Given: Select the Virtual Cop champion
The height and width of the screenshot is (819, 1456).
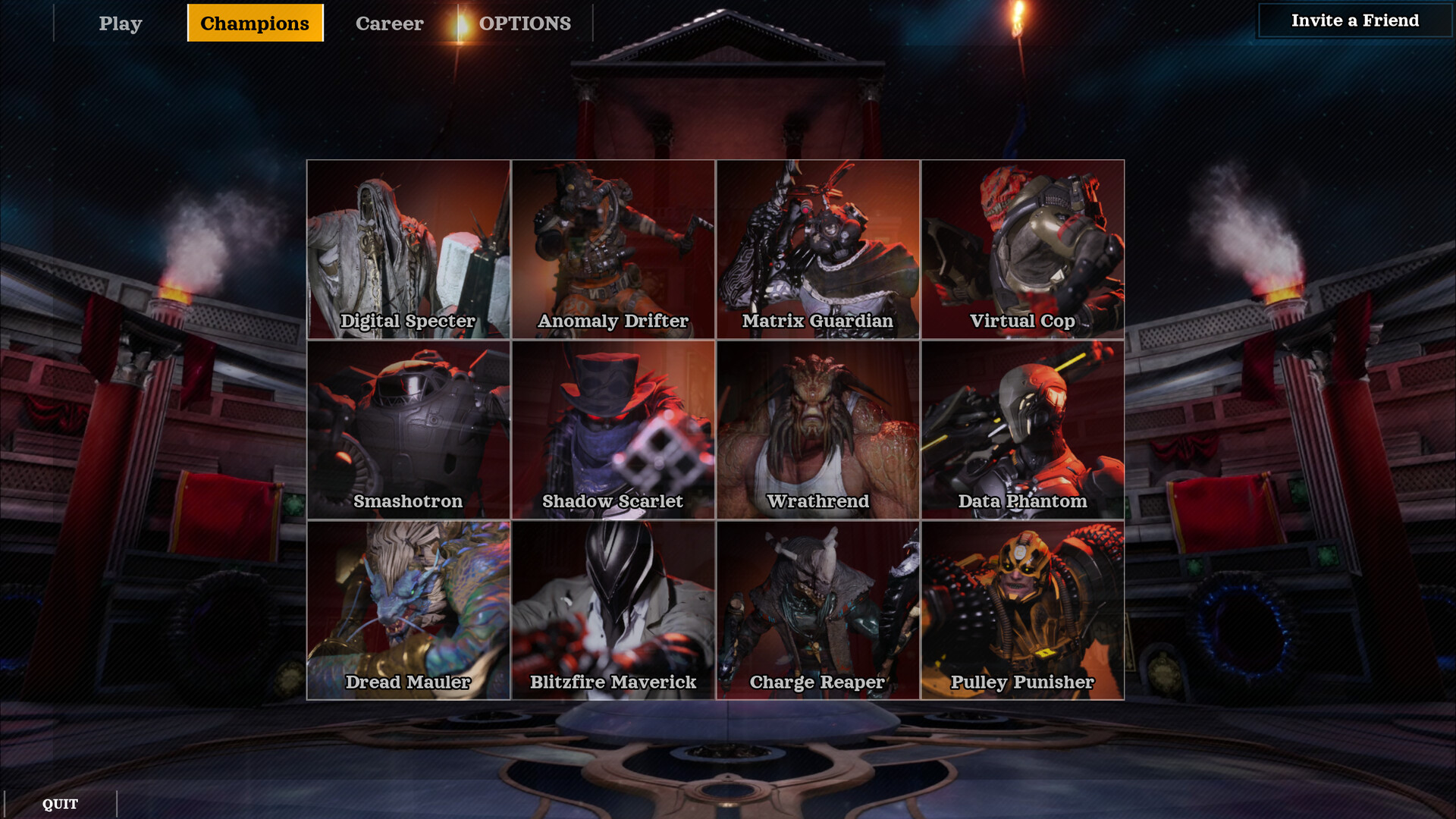Looking at the screenshot, I should point(1023,249).
